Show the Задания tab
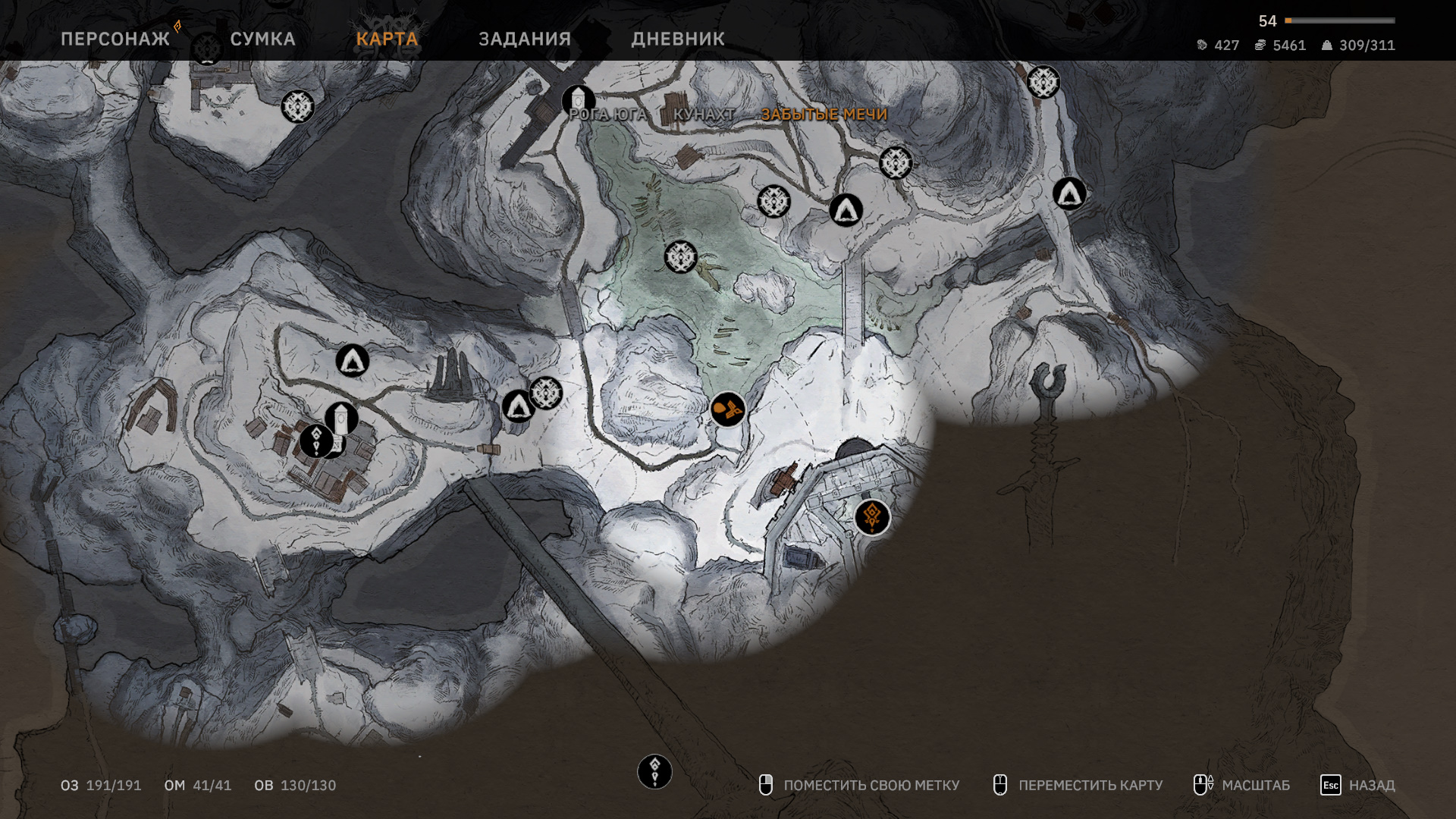The width and height of the screenshot is (1456, 819). tap(525, 39)
